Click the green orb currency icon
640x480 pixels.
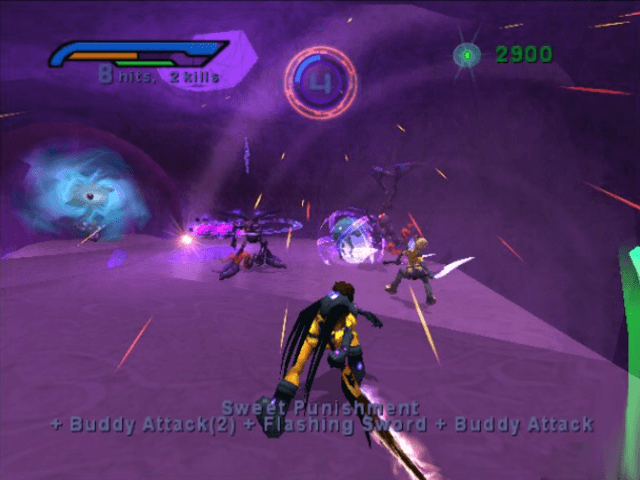[467, 56]
